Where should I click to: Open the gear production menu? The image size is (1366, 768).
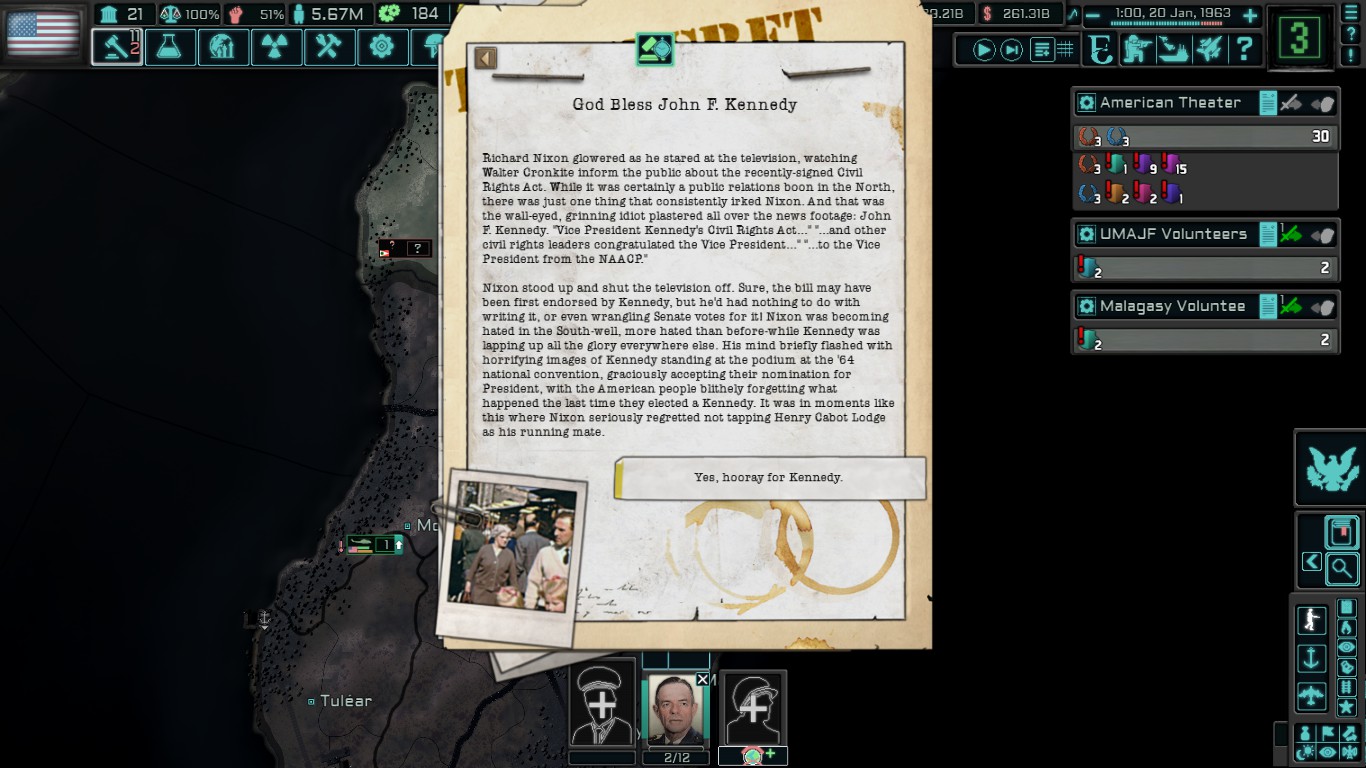382,47
